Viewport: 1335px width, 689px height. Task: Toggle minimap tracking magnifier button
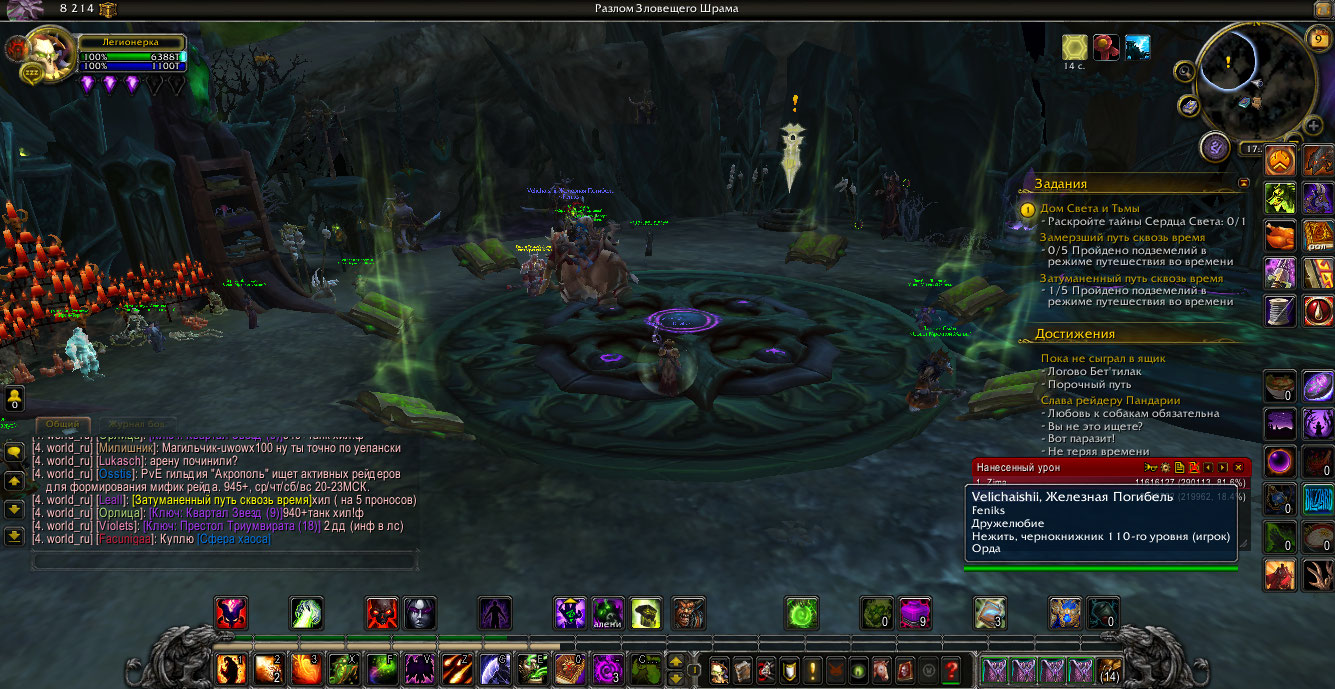pyautogui.click(x=1185, y=71)
